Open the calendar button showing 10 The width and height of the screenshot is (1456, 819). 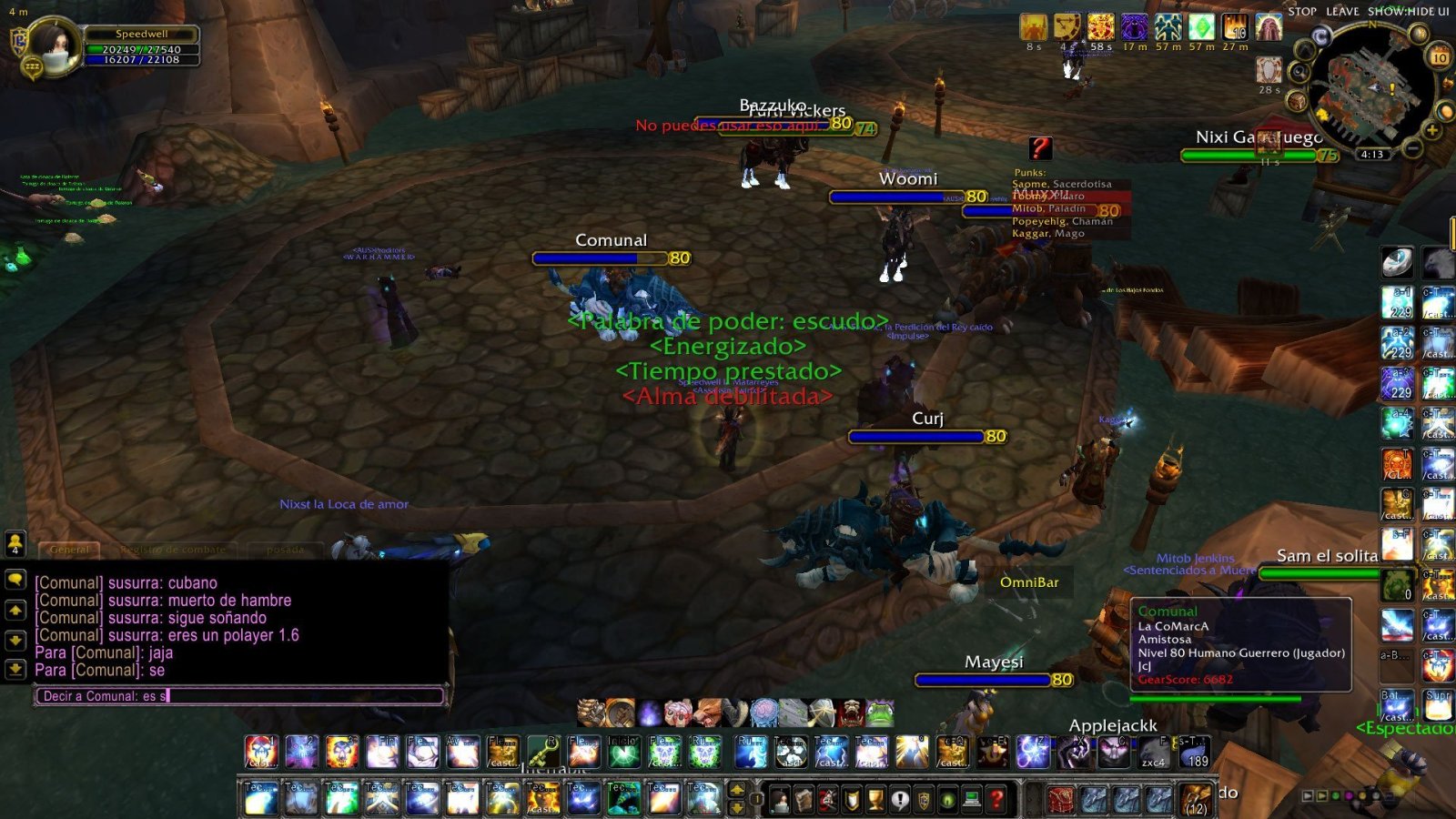pos(1439,56)
